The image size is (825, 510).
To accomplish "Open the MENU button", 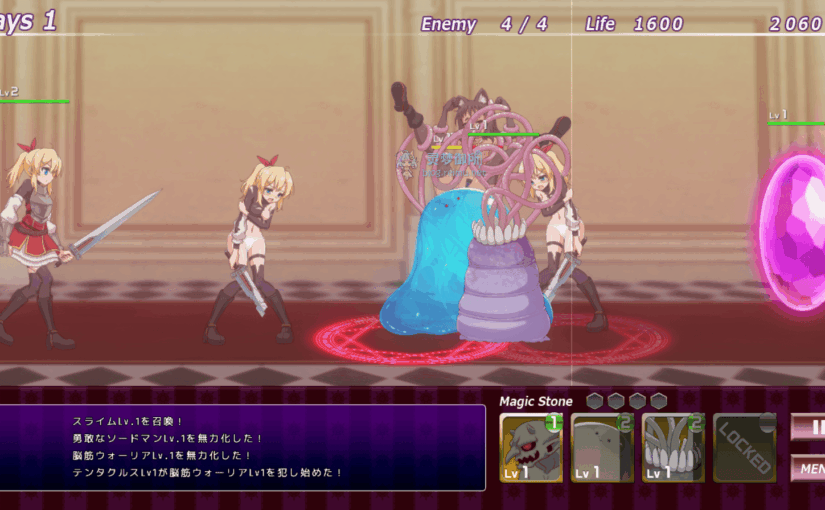I will point(810,468).
